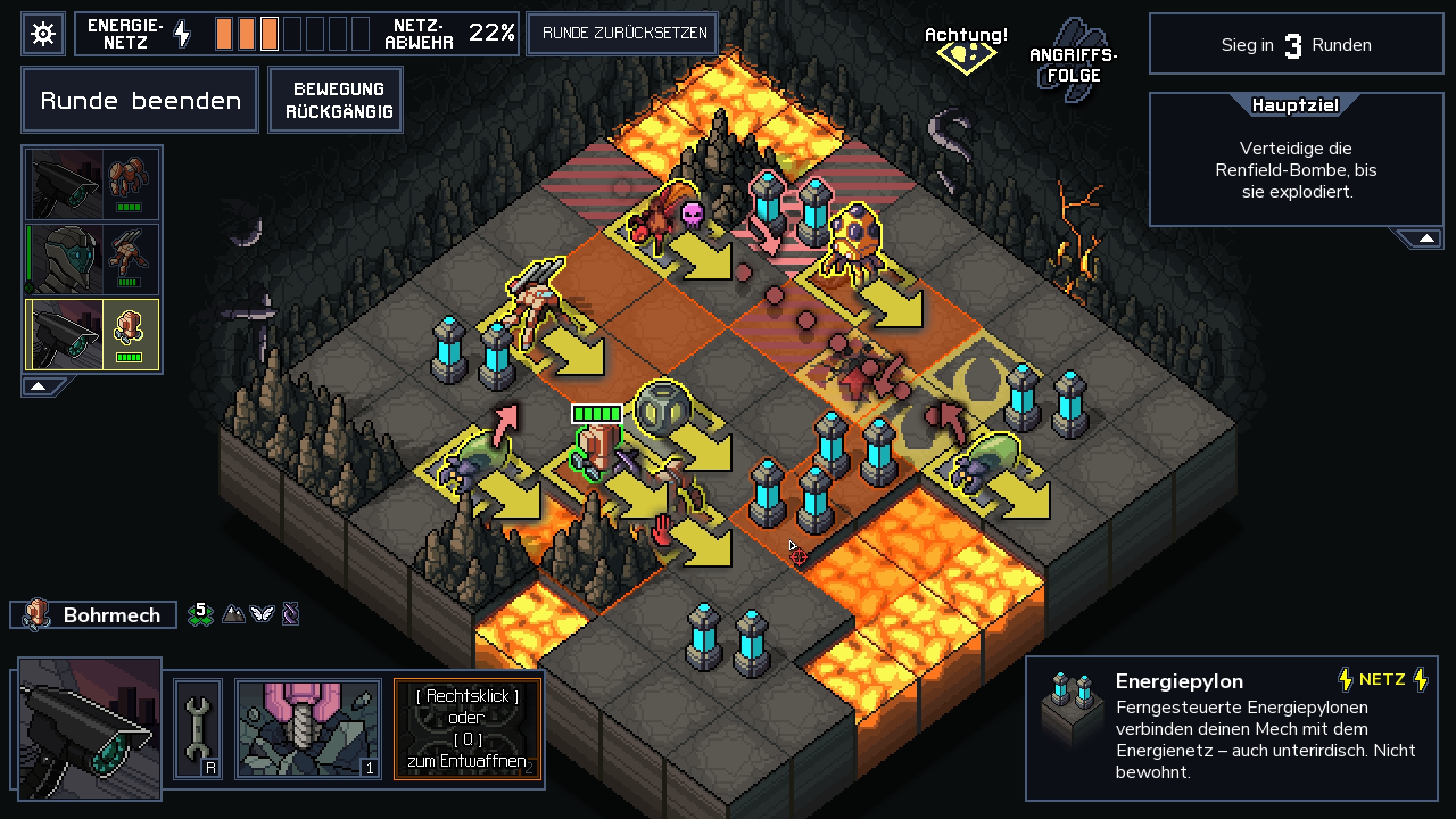Select the repair wrench action

pyautogui.click(x=198, y=729)
